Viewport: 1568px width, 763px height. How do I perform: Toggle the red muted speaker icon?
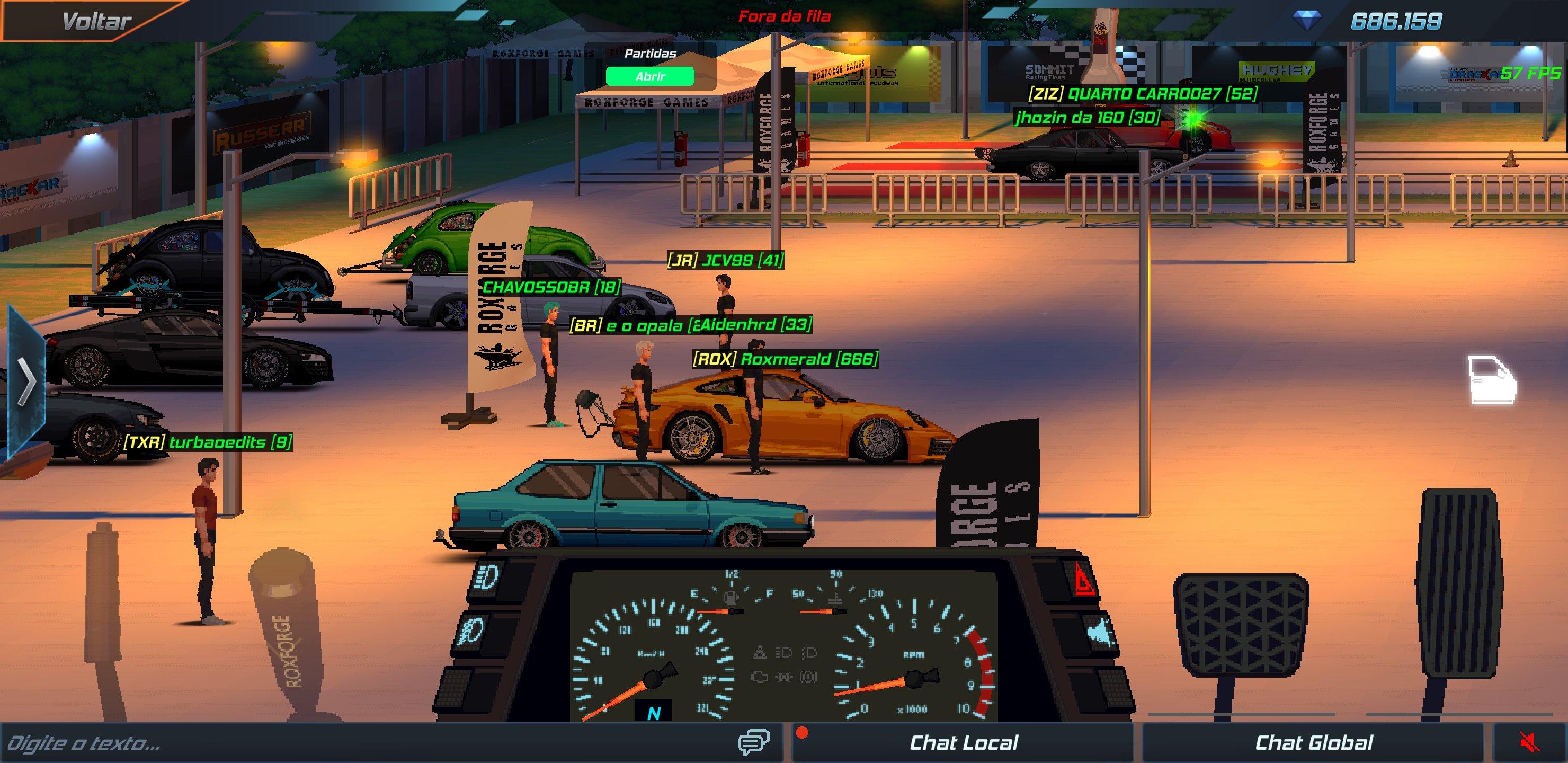(x=1529, y=743)
